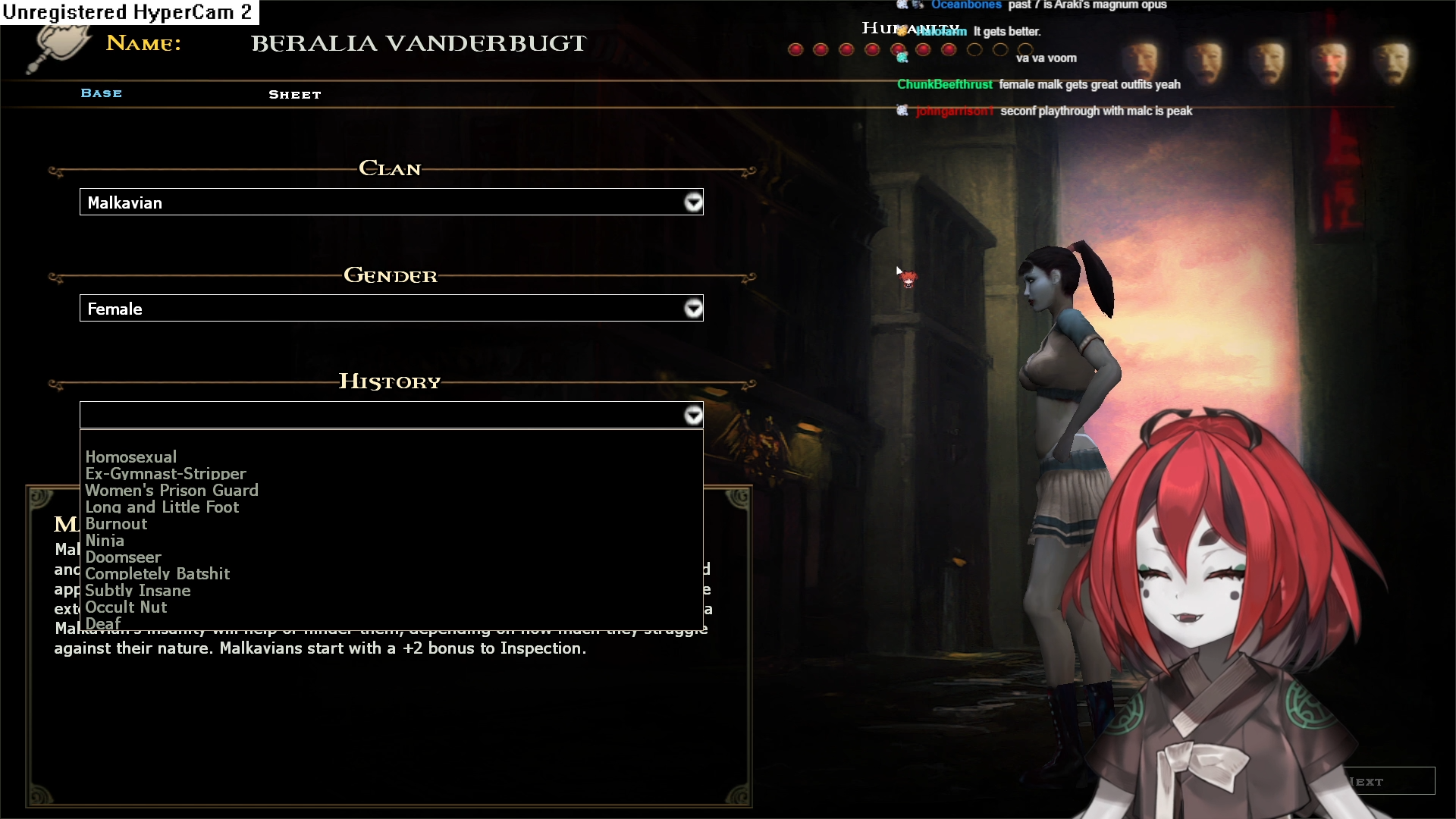The height and width of the screenshot is (819, 1456).
Task: Click ChunkBeefthrust's name in stream chat
Action: 944,84
